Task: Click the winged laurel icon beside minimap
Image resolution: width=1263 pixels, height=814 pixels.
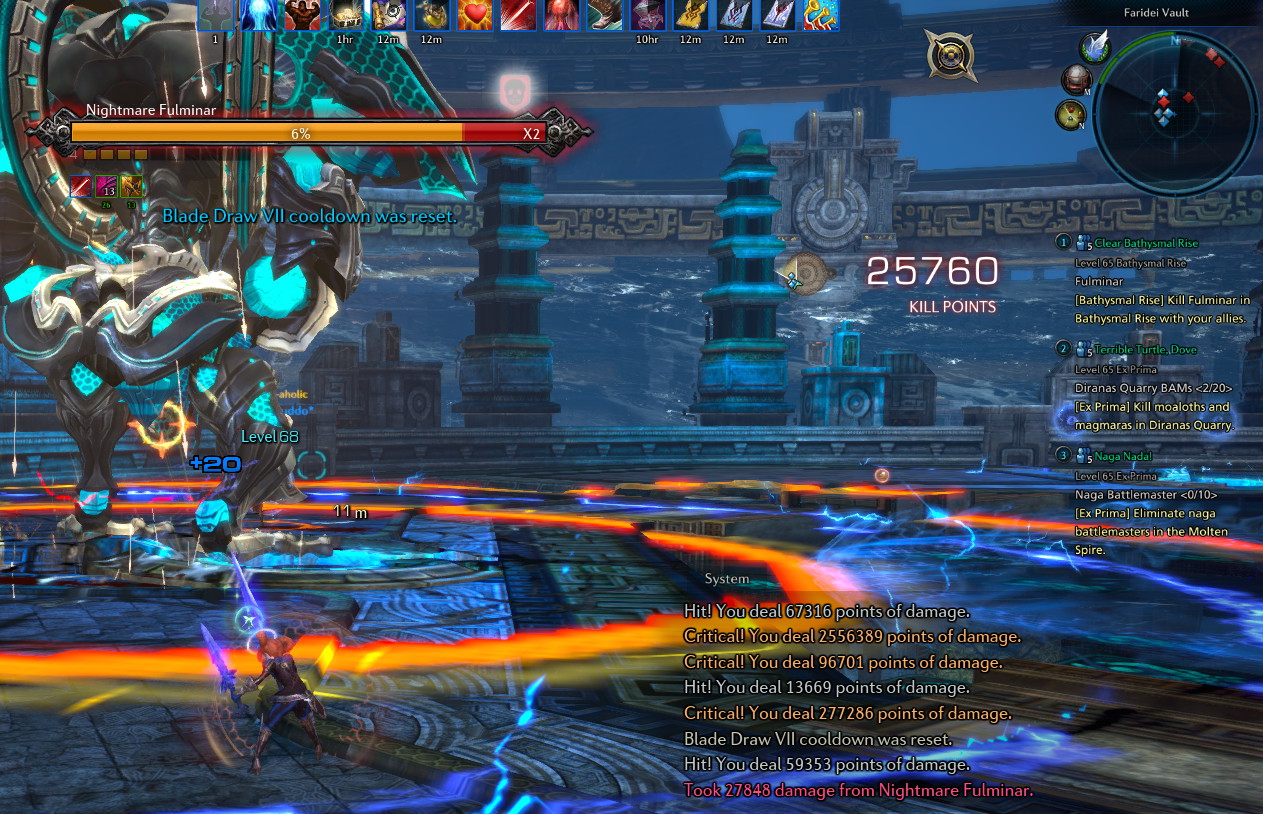Action: click(x=1096, y=46)
